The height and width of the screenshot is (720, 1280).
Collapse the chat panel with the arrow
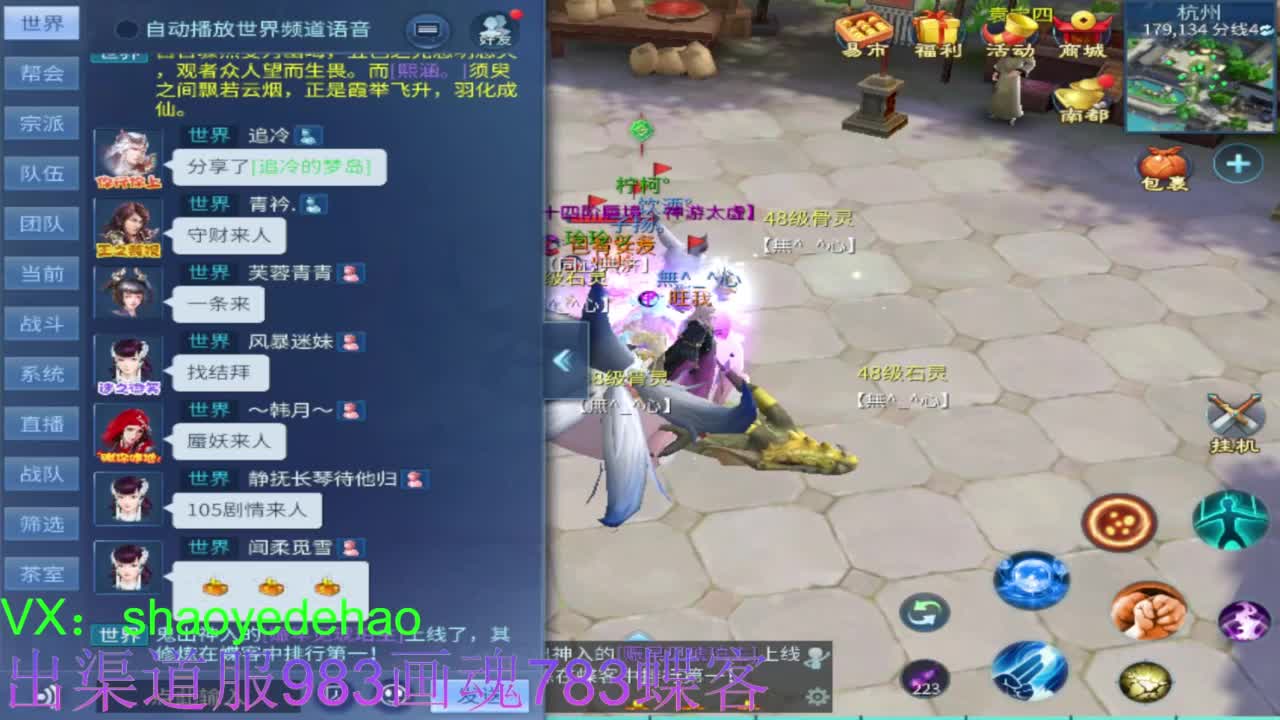click(563, 361)
